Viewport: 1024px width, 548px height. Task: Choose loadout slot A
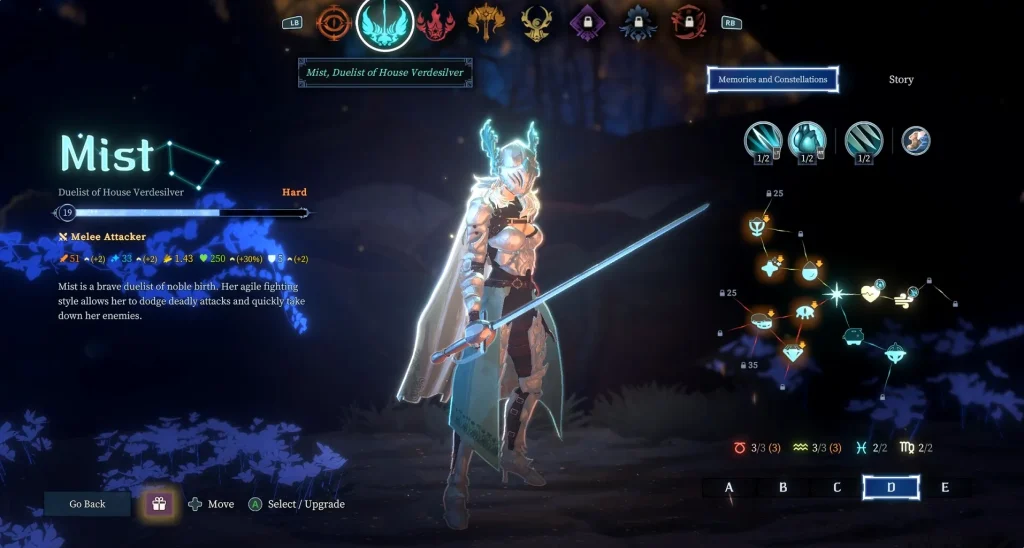(x=729, y=488)
